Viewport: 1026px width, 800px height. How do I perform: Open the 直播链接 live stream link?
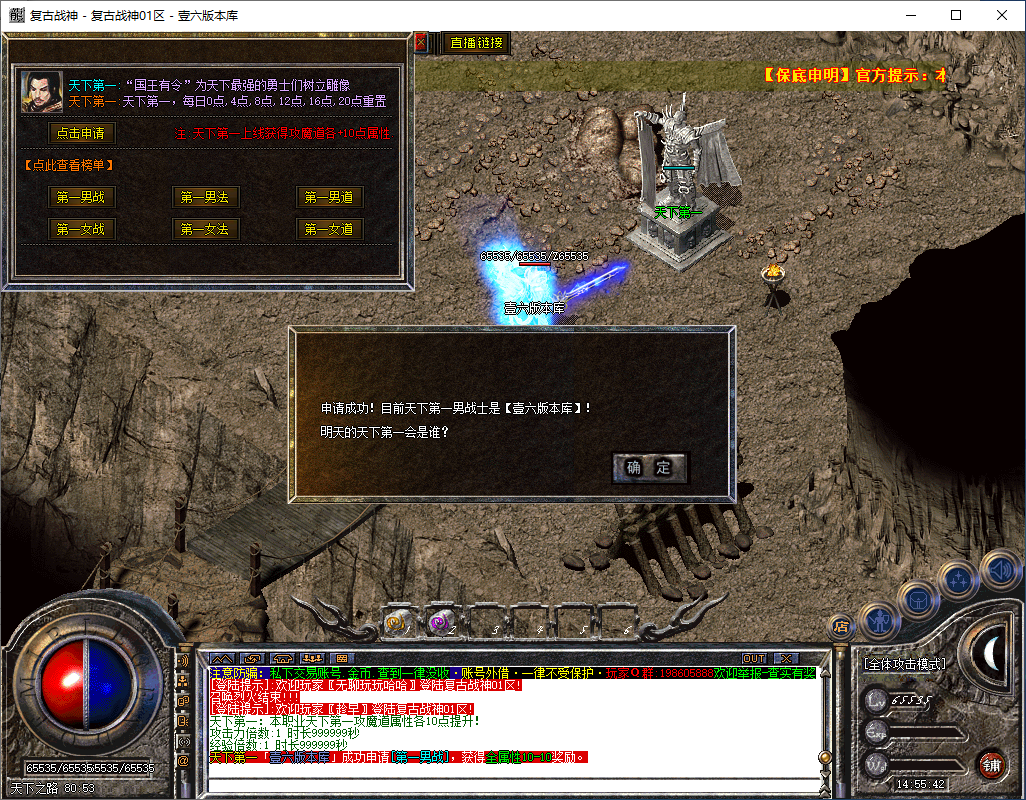coord(477,43)
